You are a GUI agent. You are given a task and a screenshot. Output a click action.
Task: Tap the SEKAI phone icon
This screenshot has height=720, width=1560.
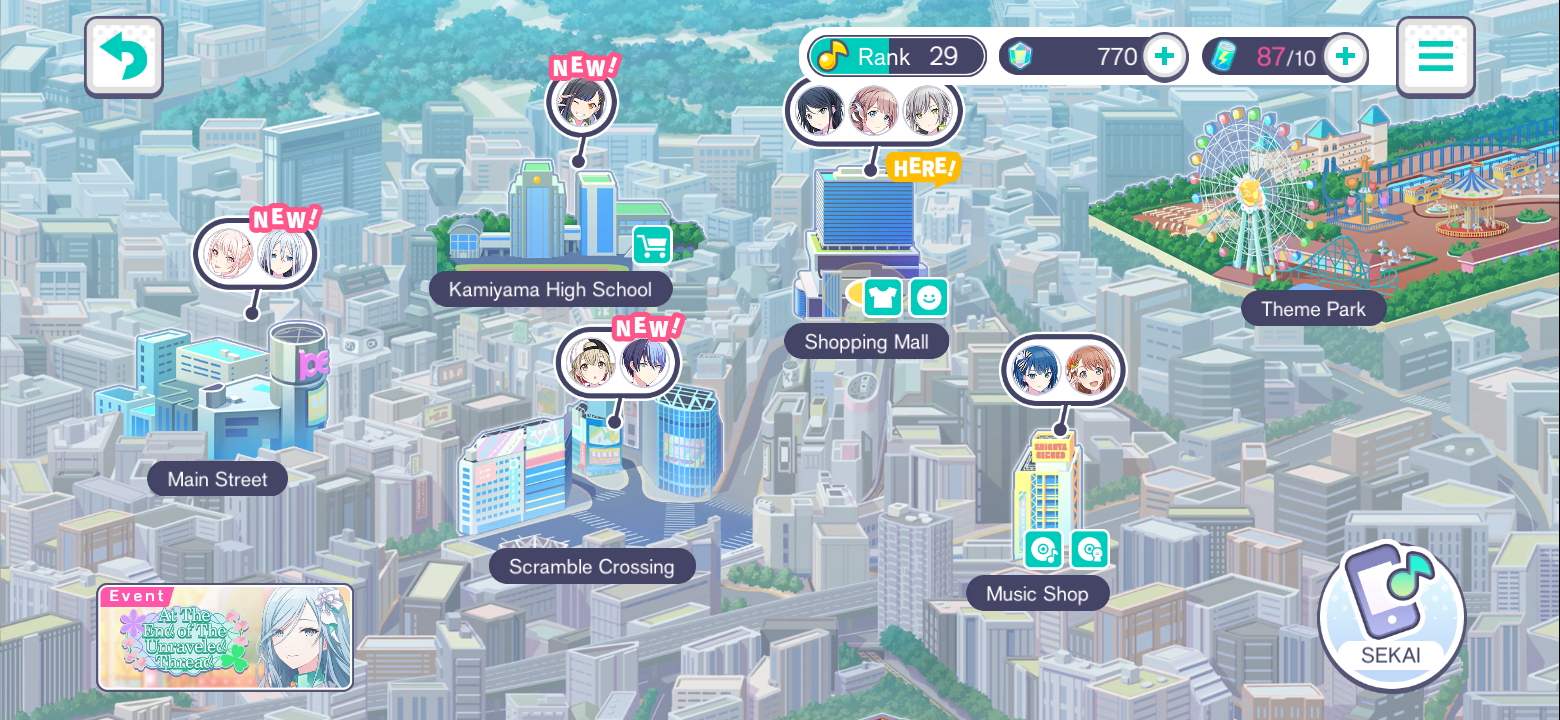pos(1392,616)
